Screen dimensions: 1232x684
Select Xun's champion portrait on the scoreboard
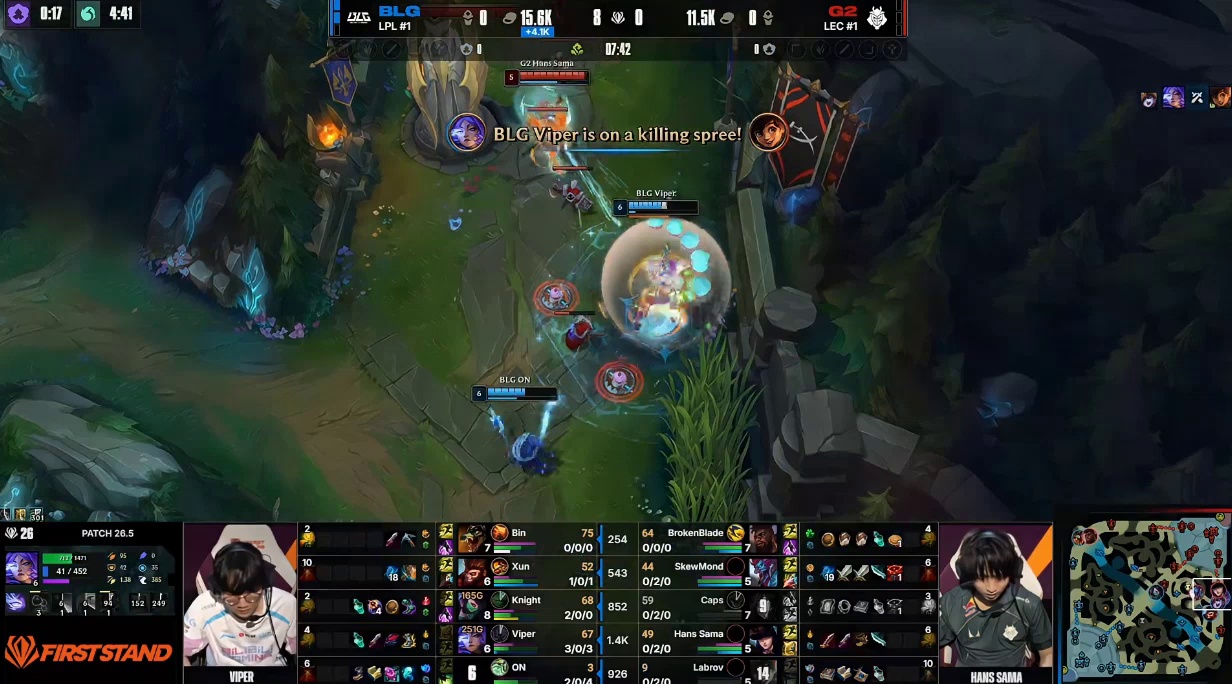tap(471, 572)
